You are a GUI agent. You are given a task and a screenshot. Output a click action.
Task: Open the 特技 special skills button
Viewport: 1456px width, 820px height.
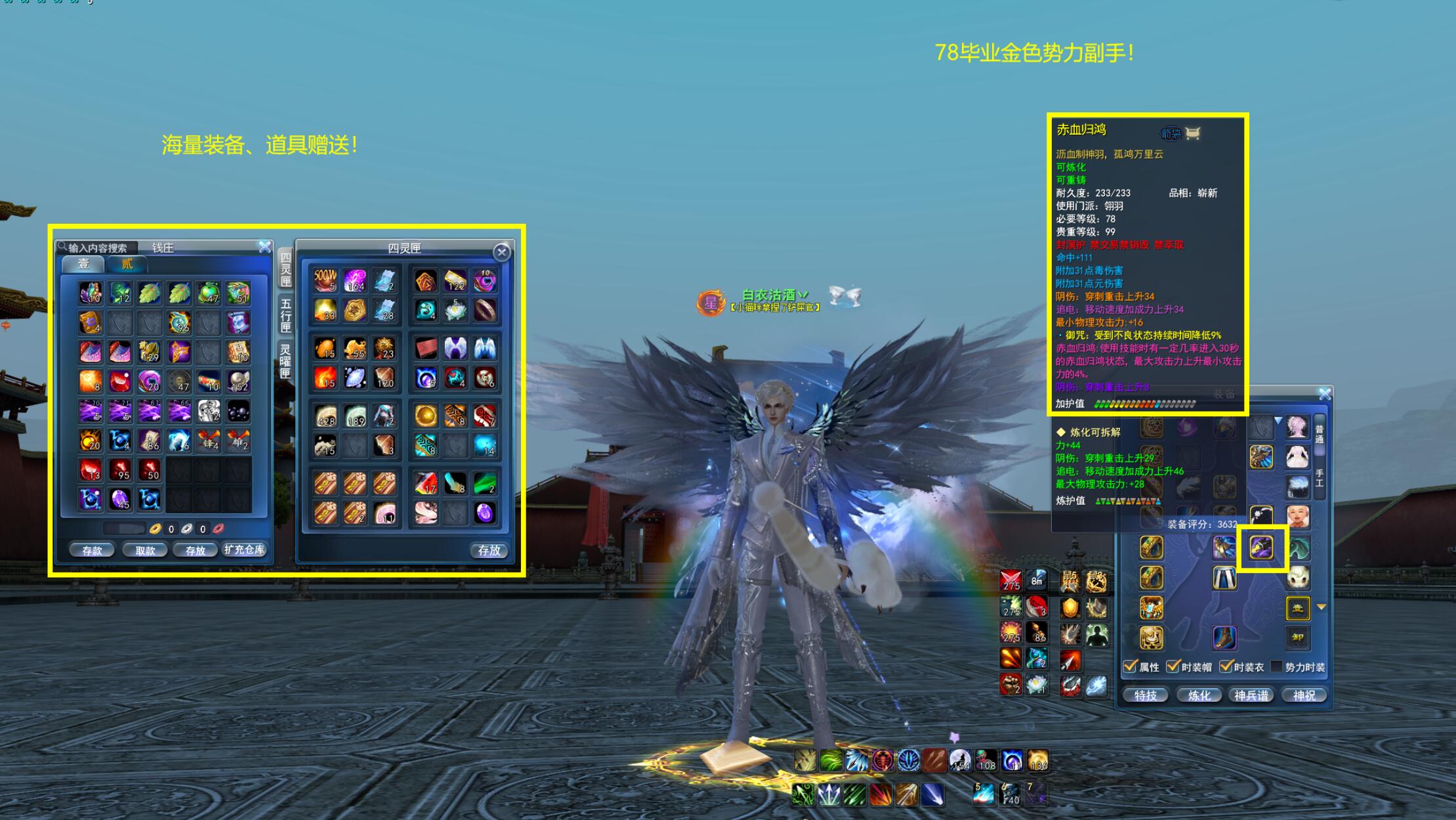(1146, 695)
